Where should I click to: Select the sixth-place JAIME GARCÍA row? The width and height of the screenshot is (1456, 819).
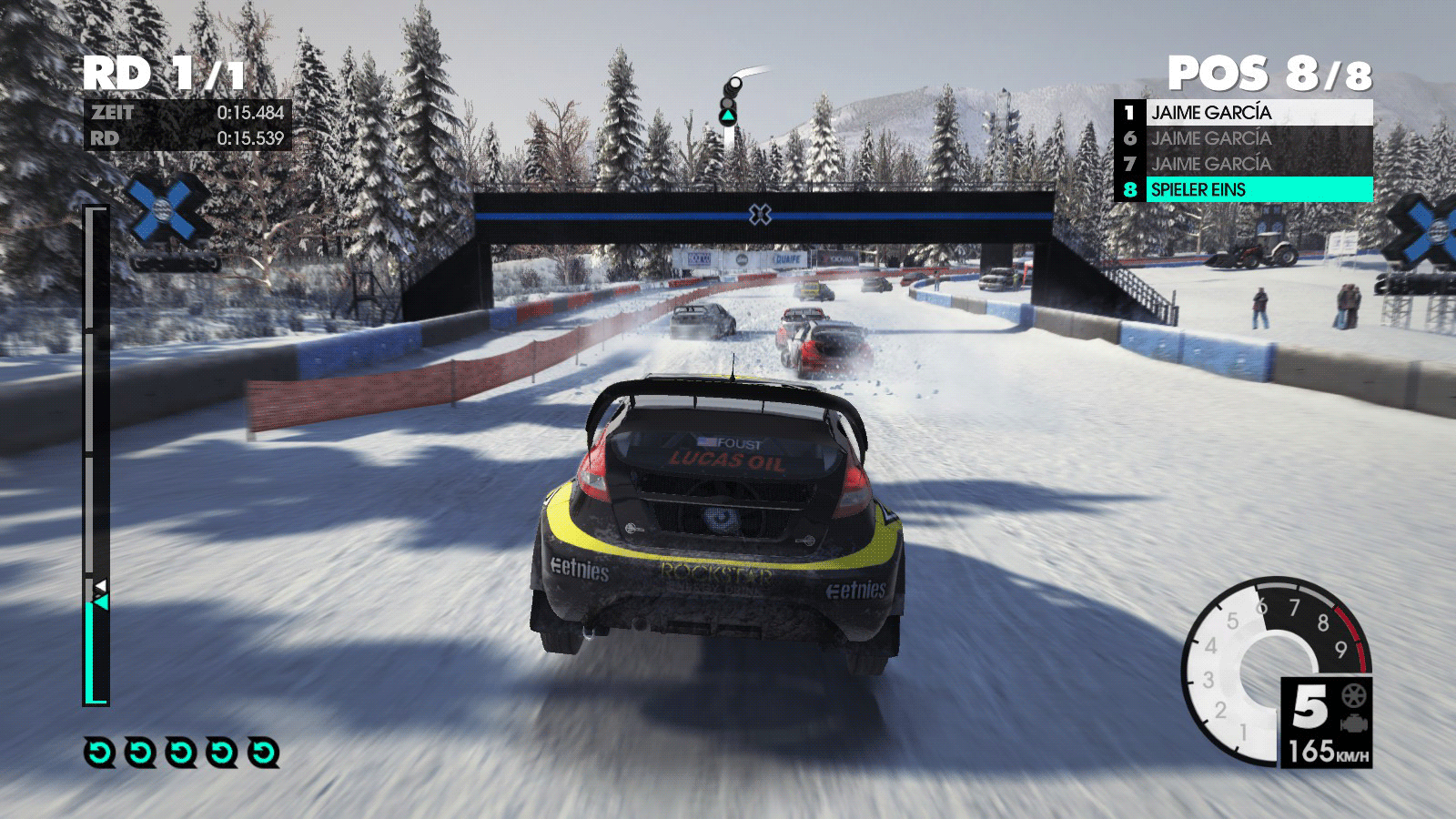pyautogui.click(x=1243, y=138)
